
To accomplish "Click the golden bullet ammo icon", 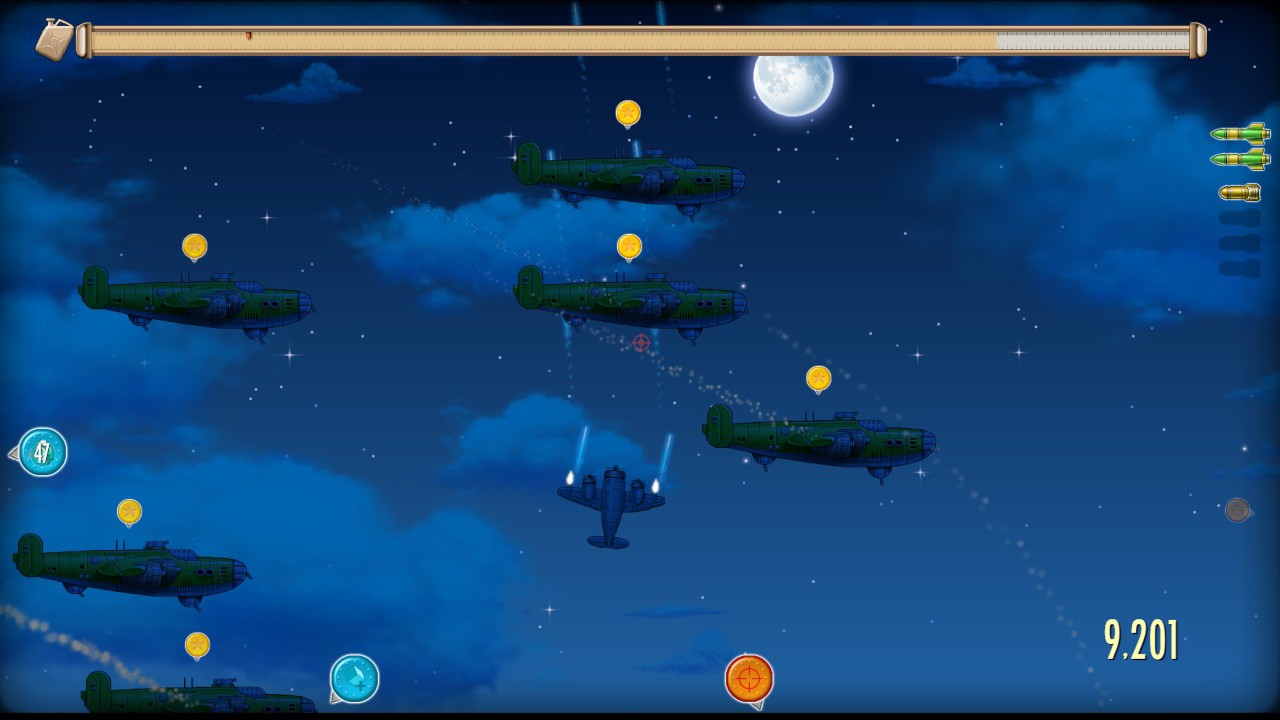I will click(x=1239, y=192).
